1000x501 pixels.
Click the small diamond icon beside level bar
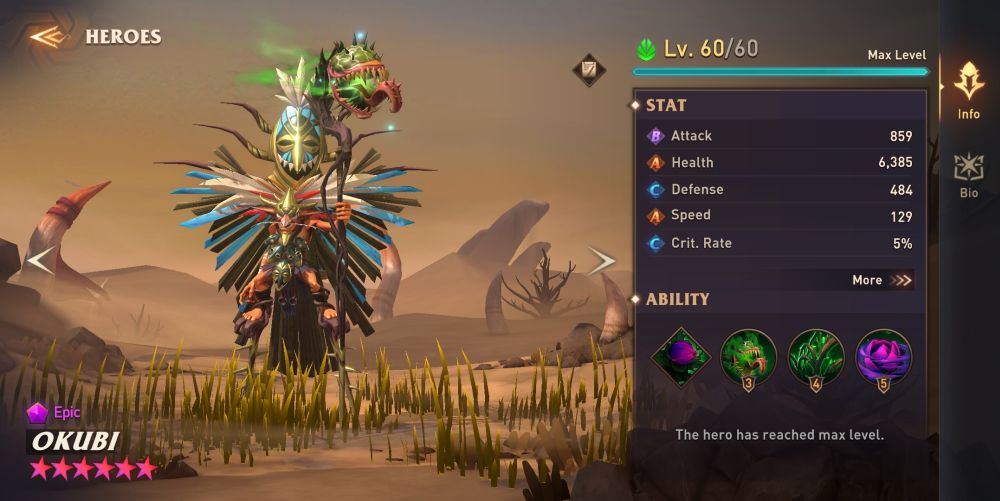[588, 70]
